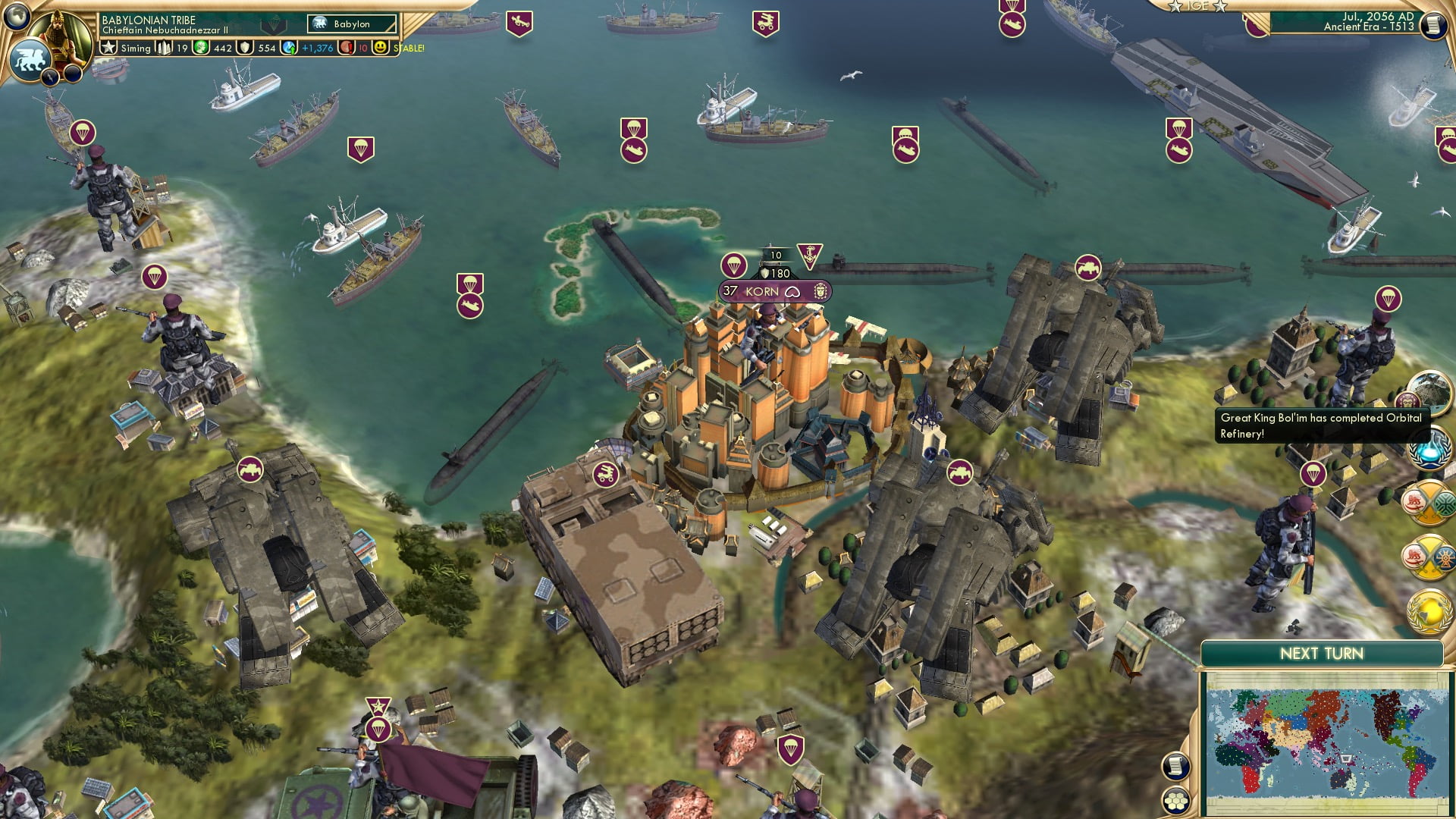Click the red anti-science icon showing 10
This screenshot has width=1456, height=819.
tap(345, 48)
